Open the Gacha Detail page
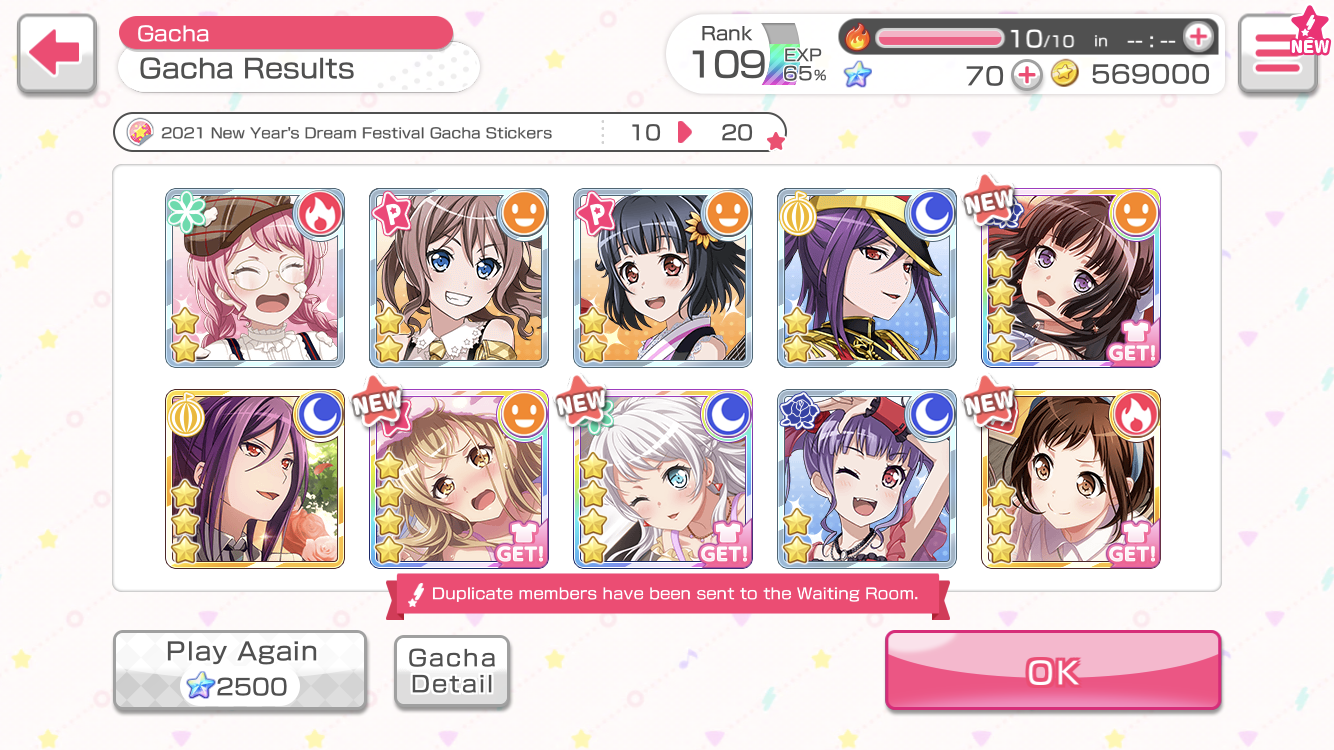 coord(452,671)
